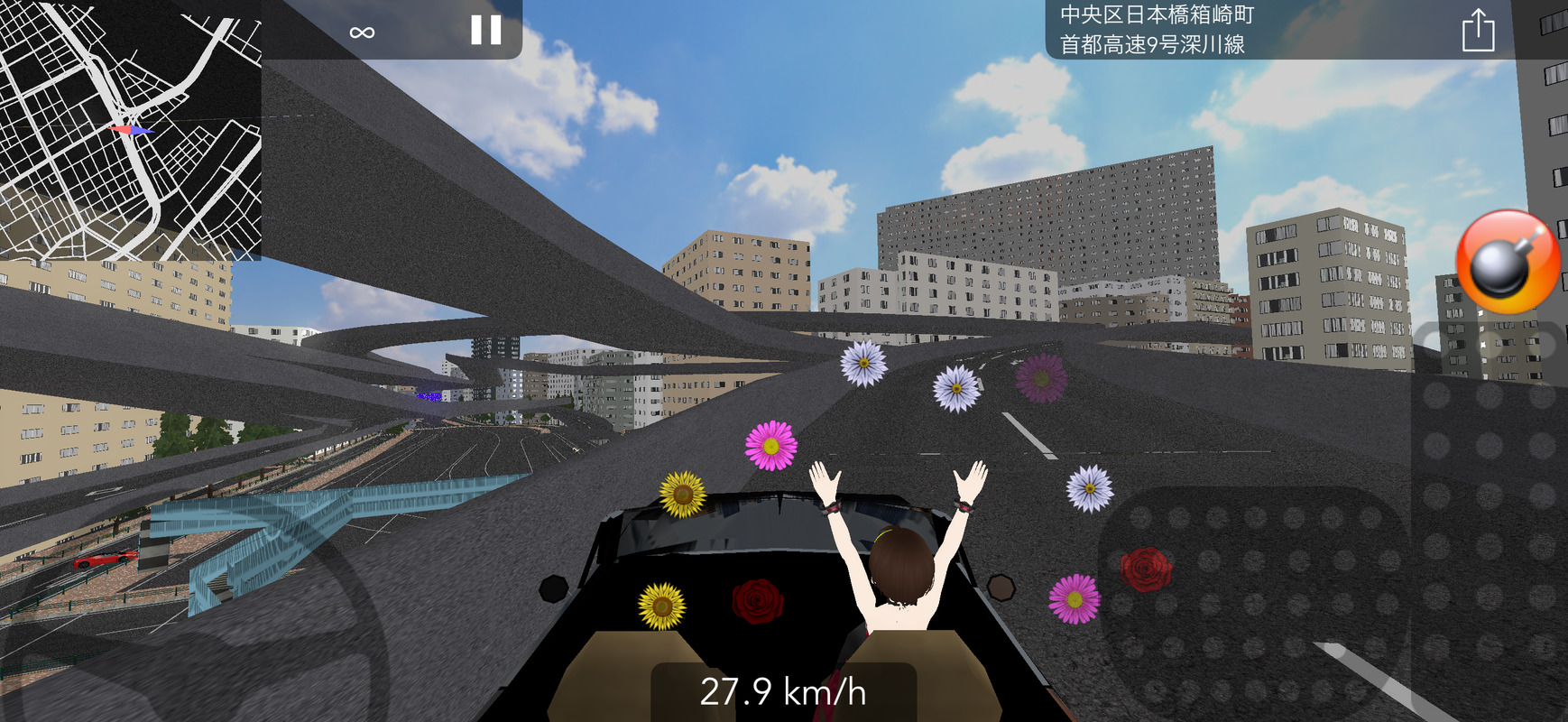
Task: Open the share icon
Action: pyautogui.click(x=1477, y=32)
